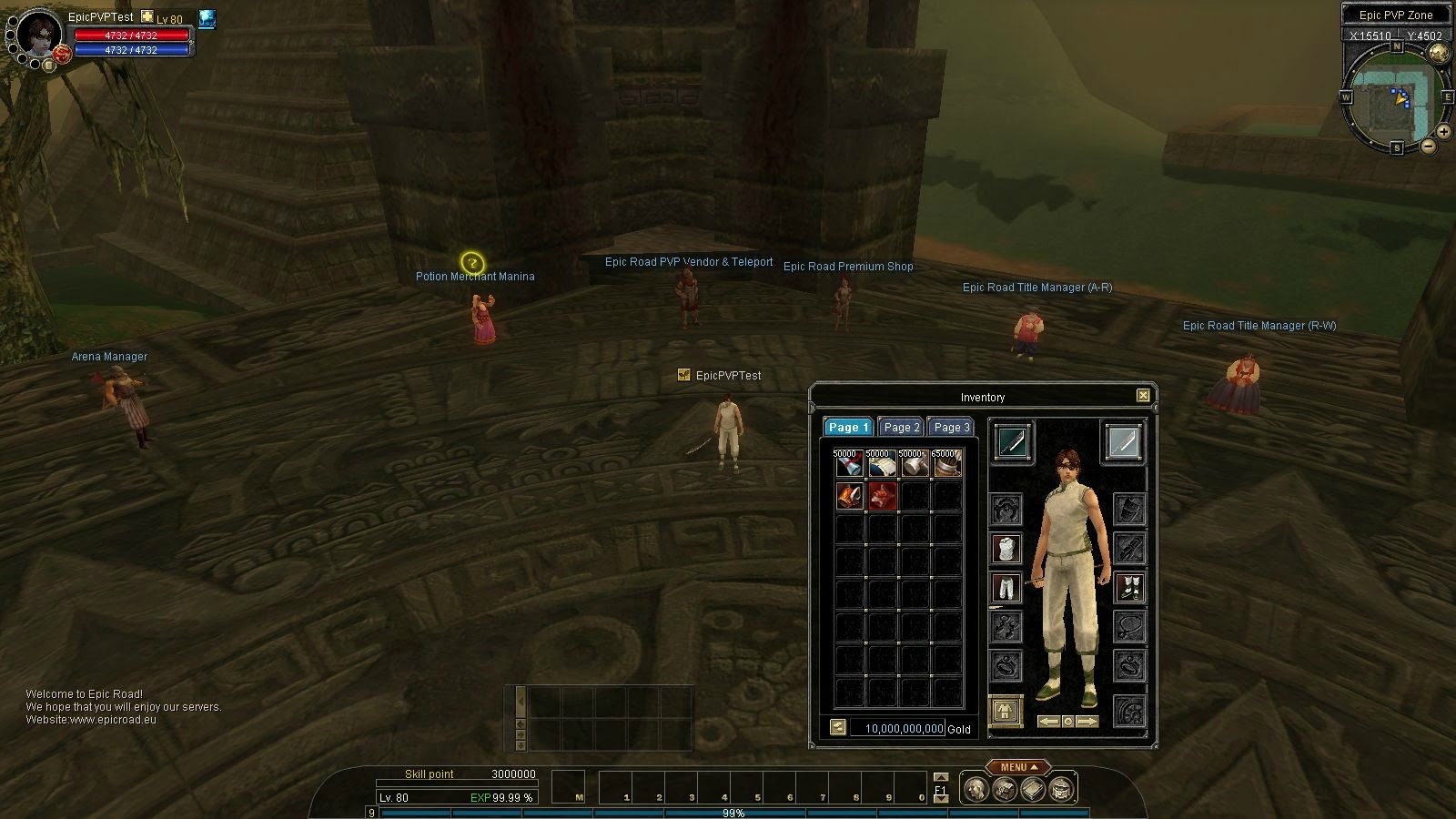
Task: Open the world map globe icon
Action: [1439, 54]
